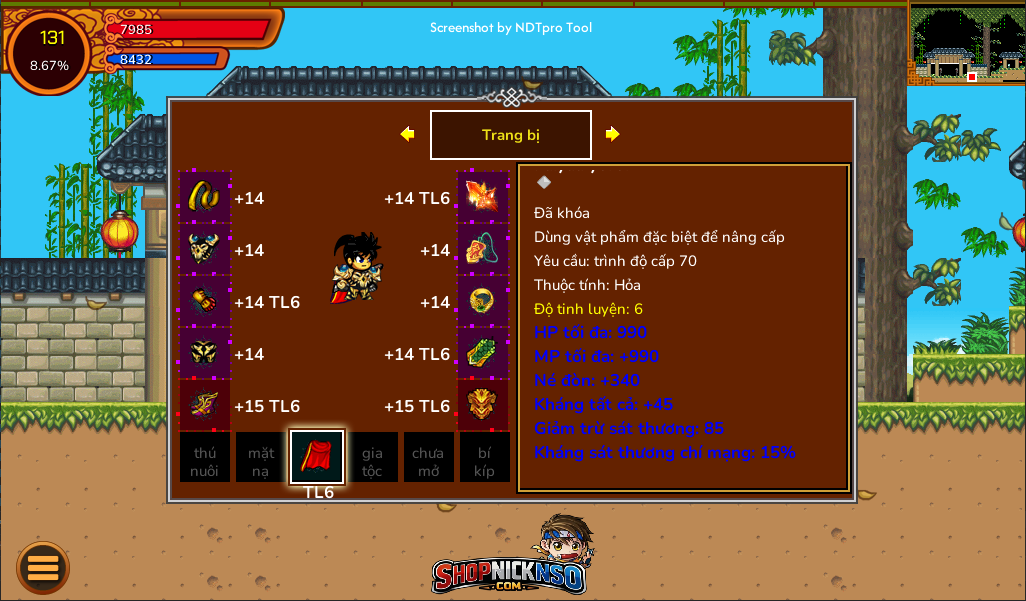Viewport: 1026px width, 601px height.
Task: Select the red and gold gloves slot
Action: 205,301
